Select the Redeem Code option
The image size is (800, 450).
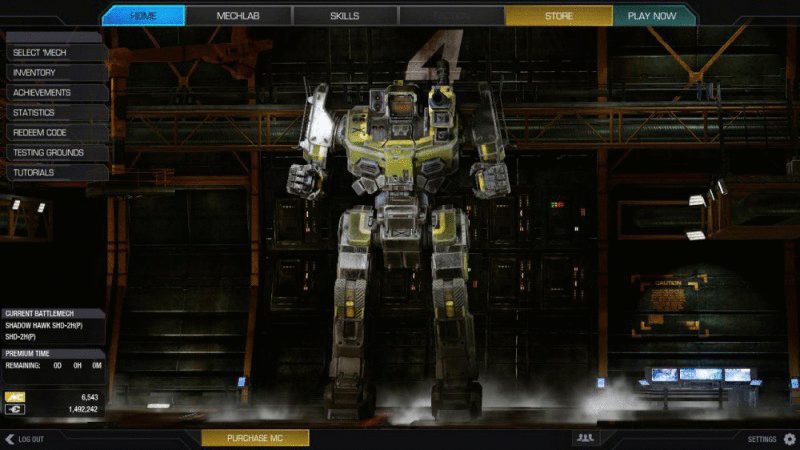(54, 132)
